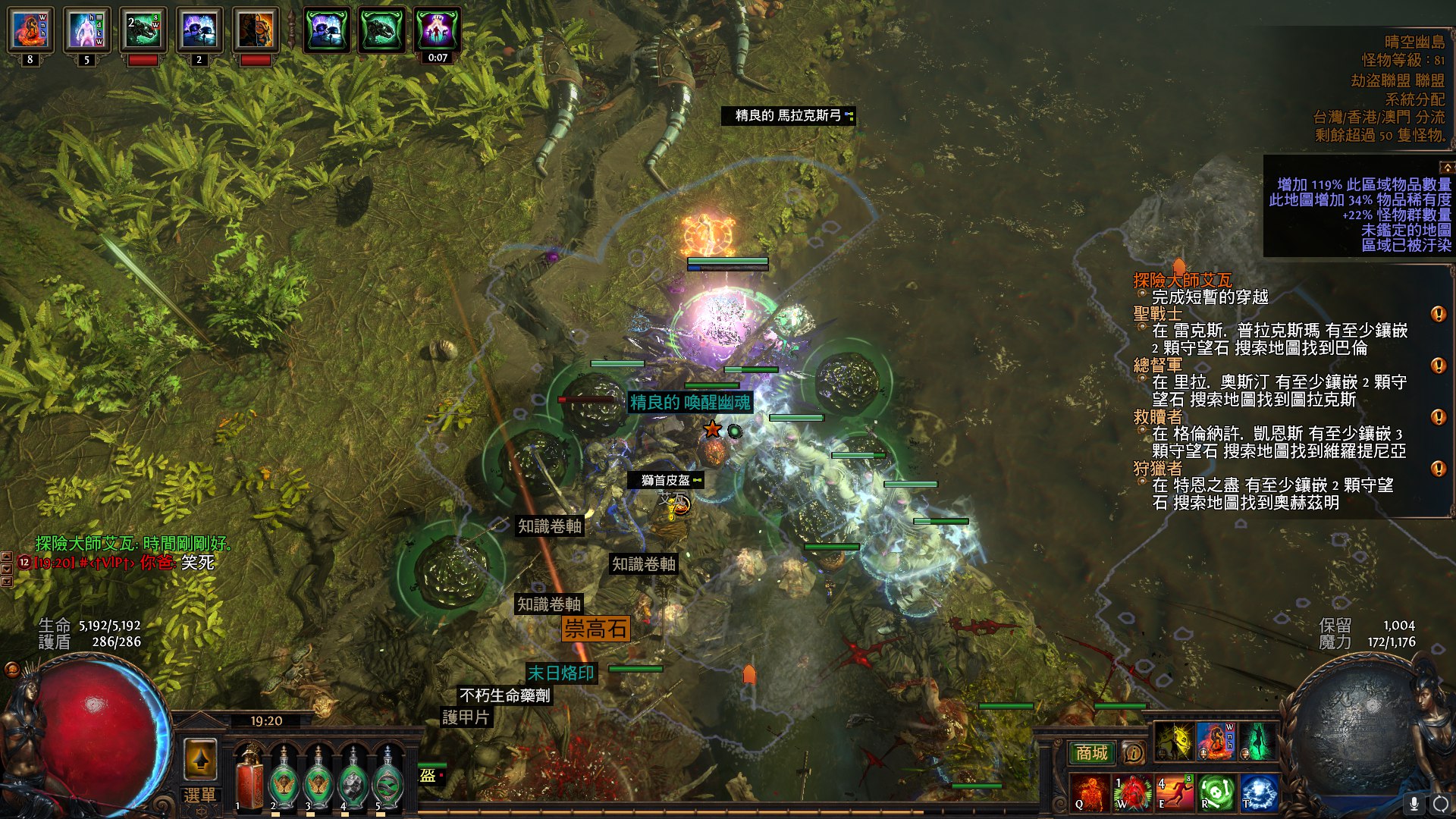Open the 選單 menu button
The width and height of the screenshot is (1456, 819).
point(199,795)
